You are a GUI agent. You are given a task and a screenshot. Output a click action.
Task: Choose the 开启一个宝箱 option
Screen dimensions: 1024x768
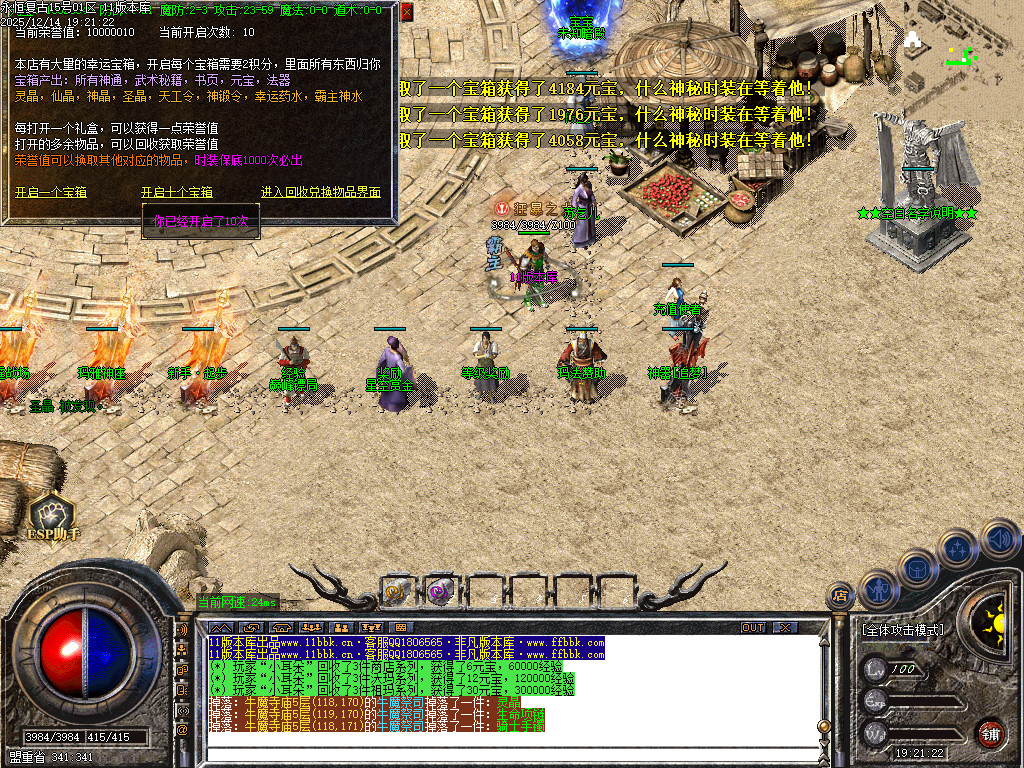click(x=51, y=192)
